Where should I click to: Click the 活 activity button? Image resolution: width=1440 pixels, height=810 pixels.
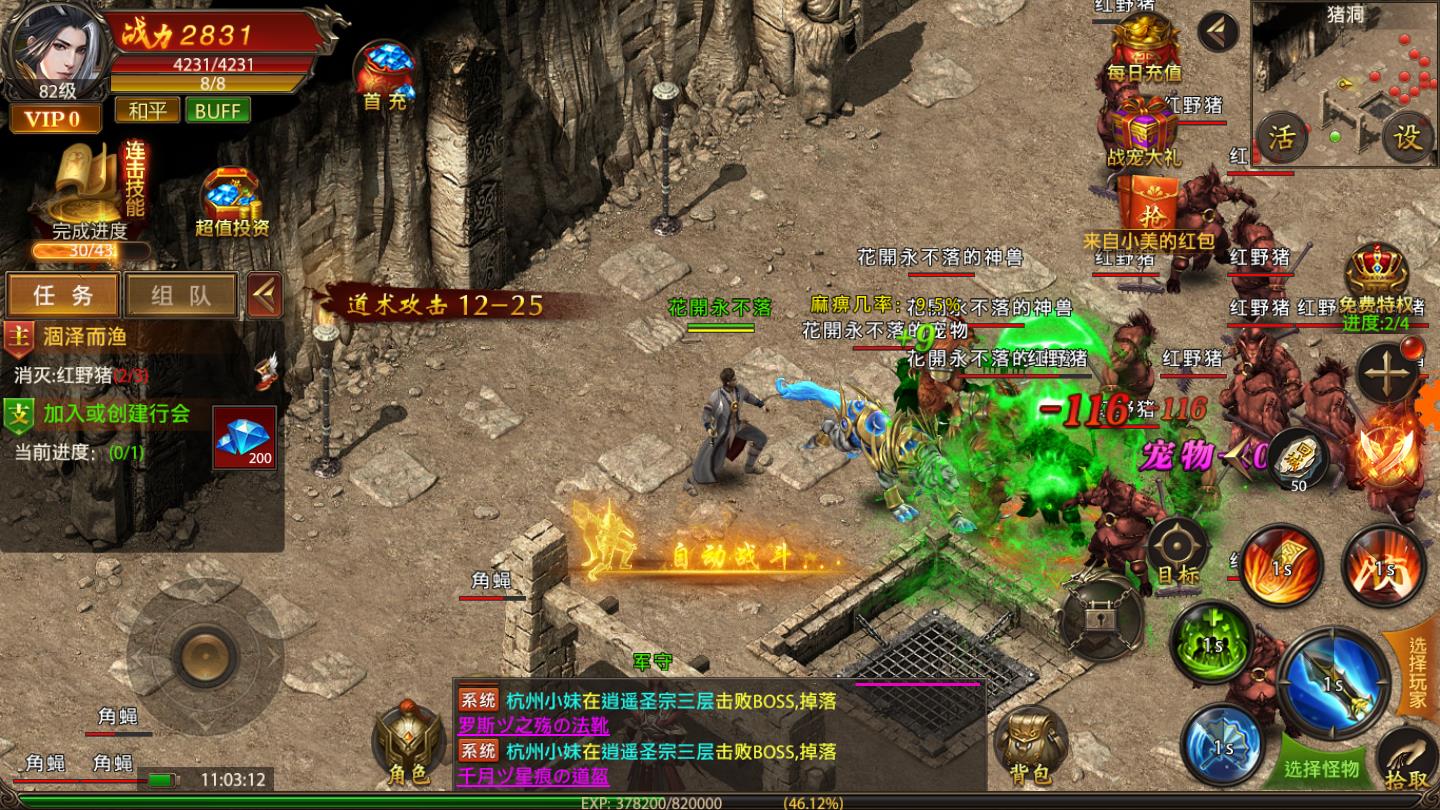click(x=1281, y=137)
